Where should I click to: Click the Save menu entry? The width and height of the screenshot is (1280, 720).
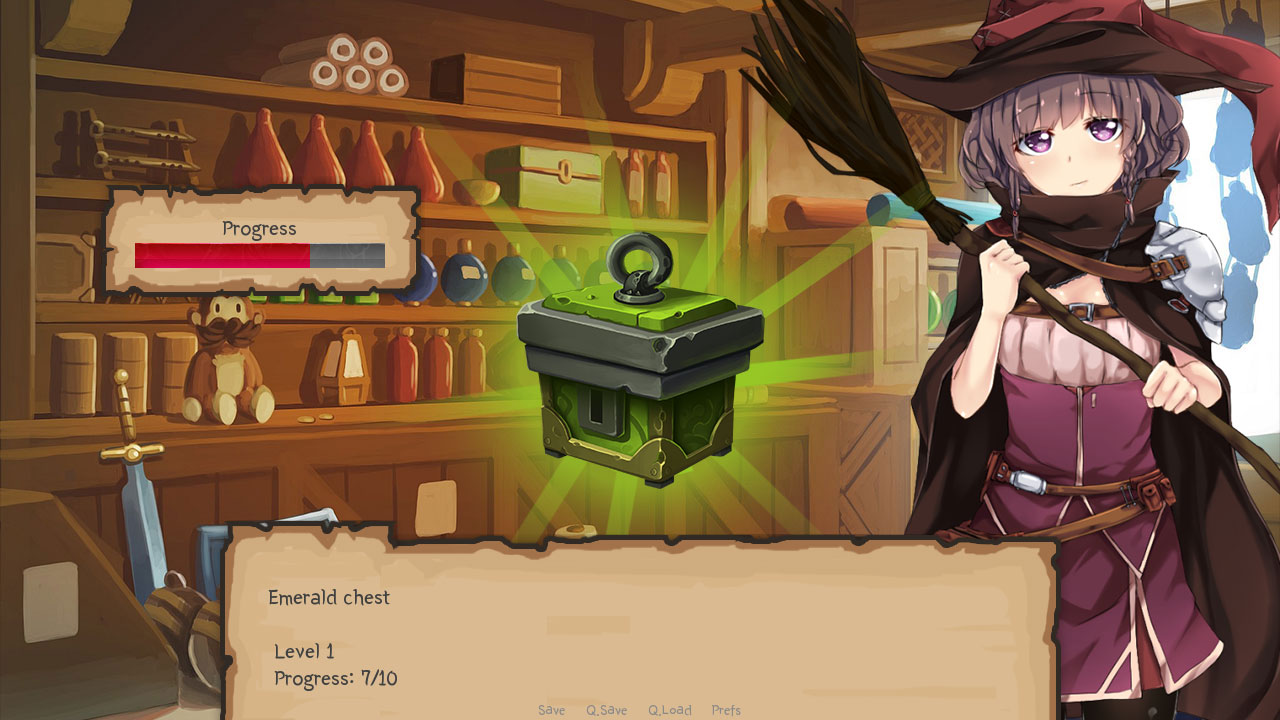pyautogui.click(x=551, y=710)
